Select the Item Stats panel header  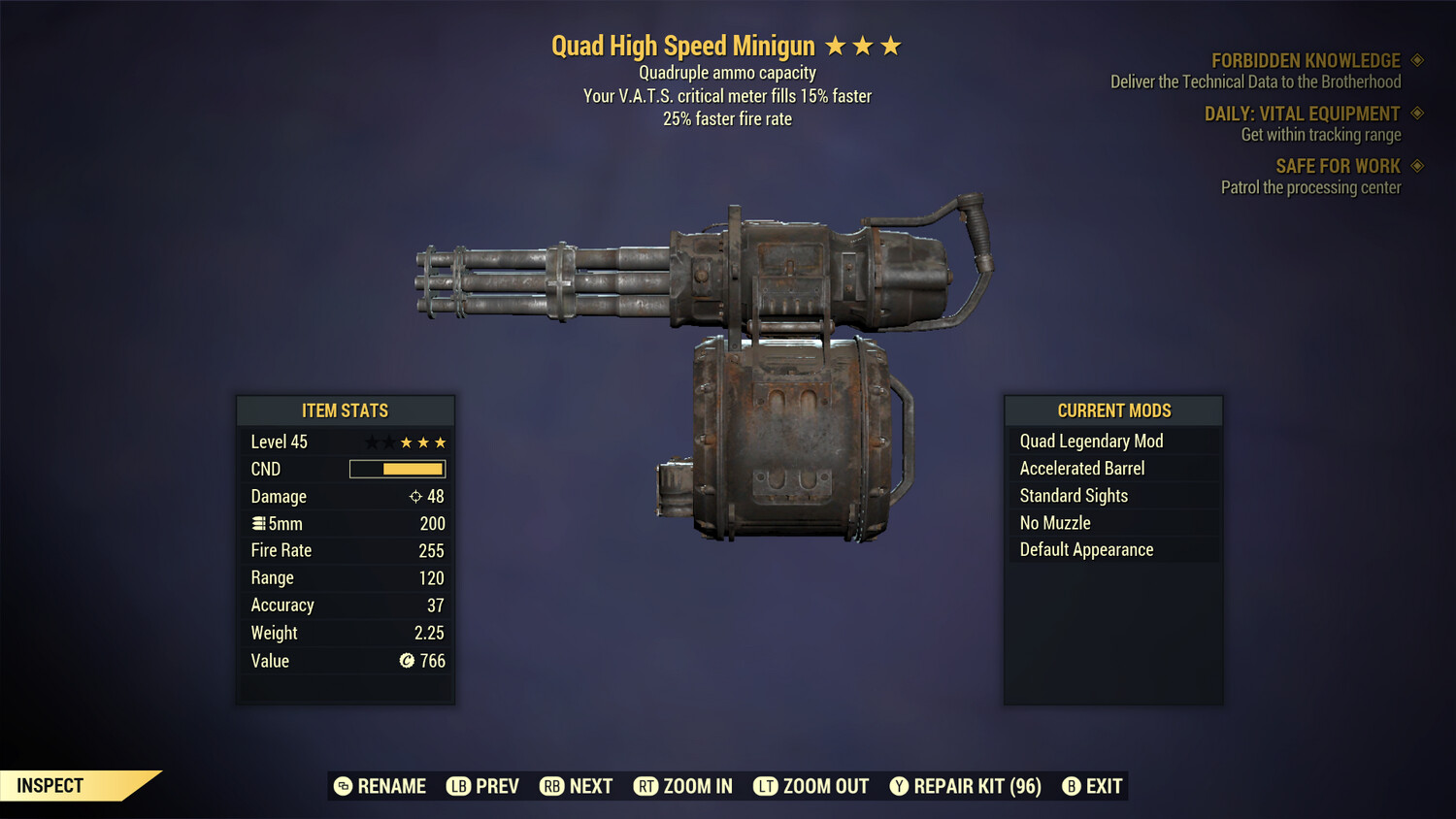(346, 410)
